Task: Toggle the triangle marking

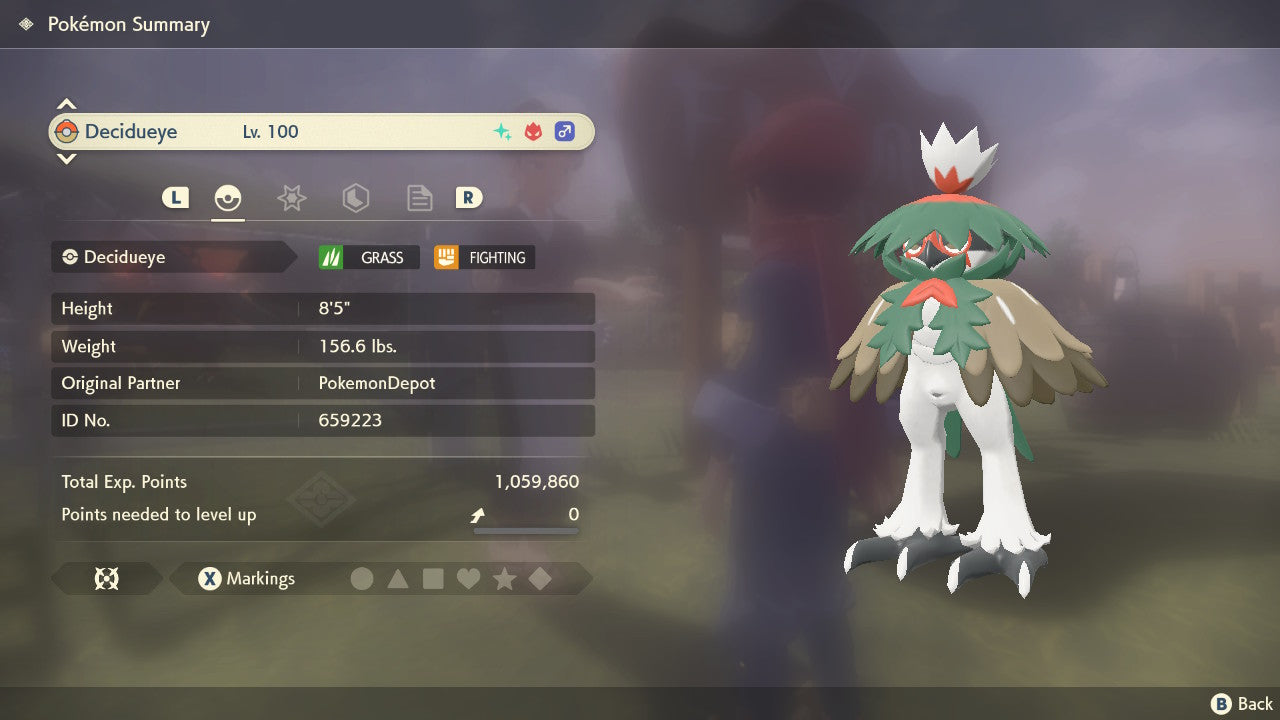Action: tap(398, 578)
